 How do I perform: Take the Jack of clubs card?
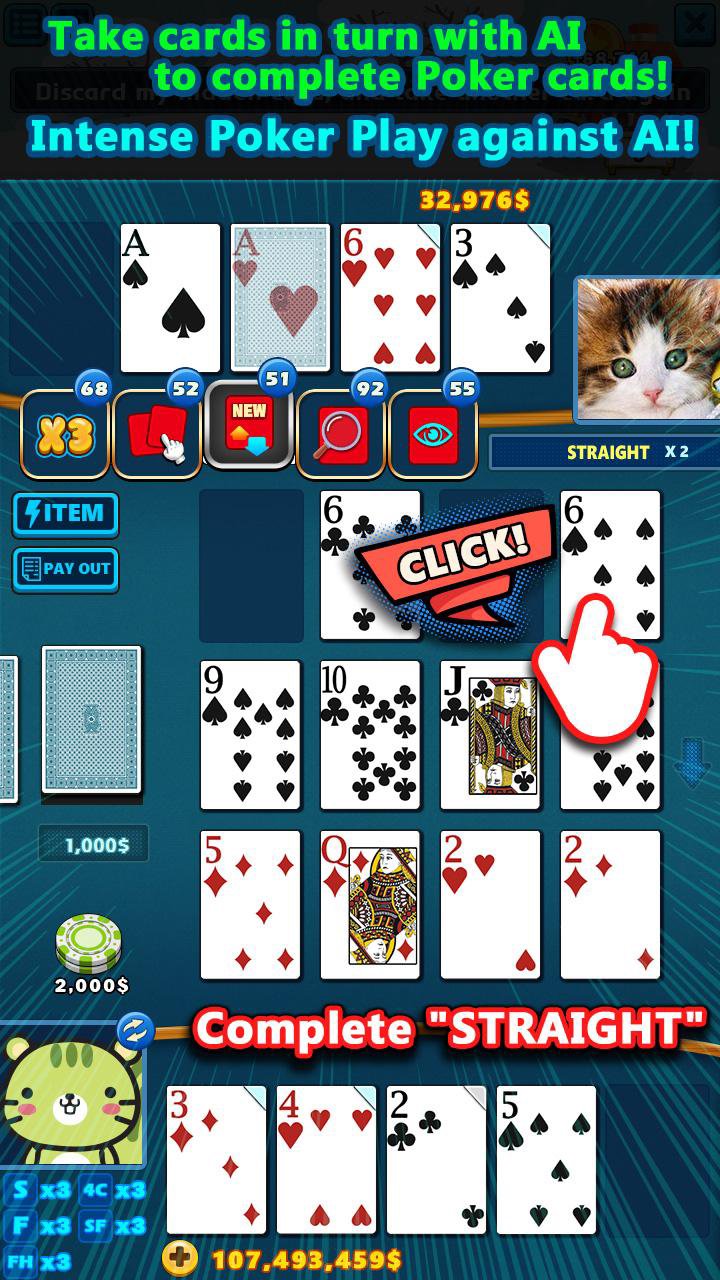pyautogui.click(x=490, y=735)
